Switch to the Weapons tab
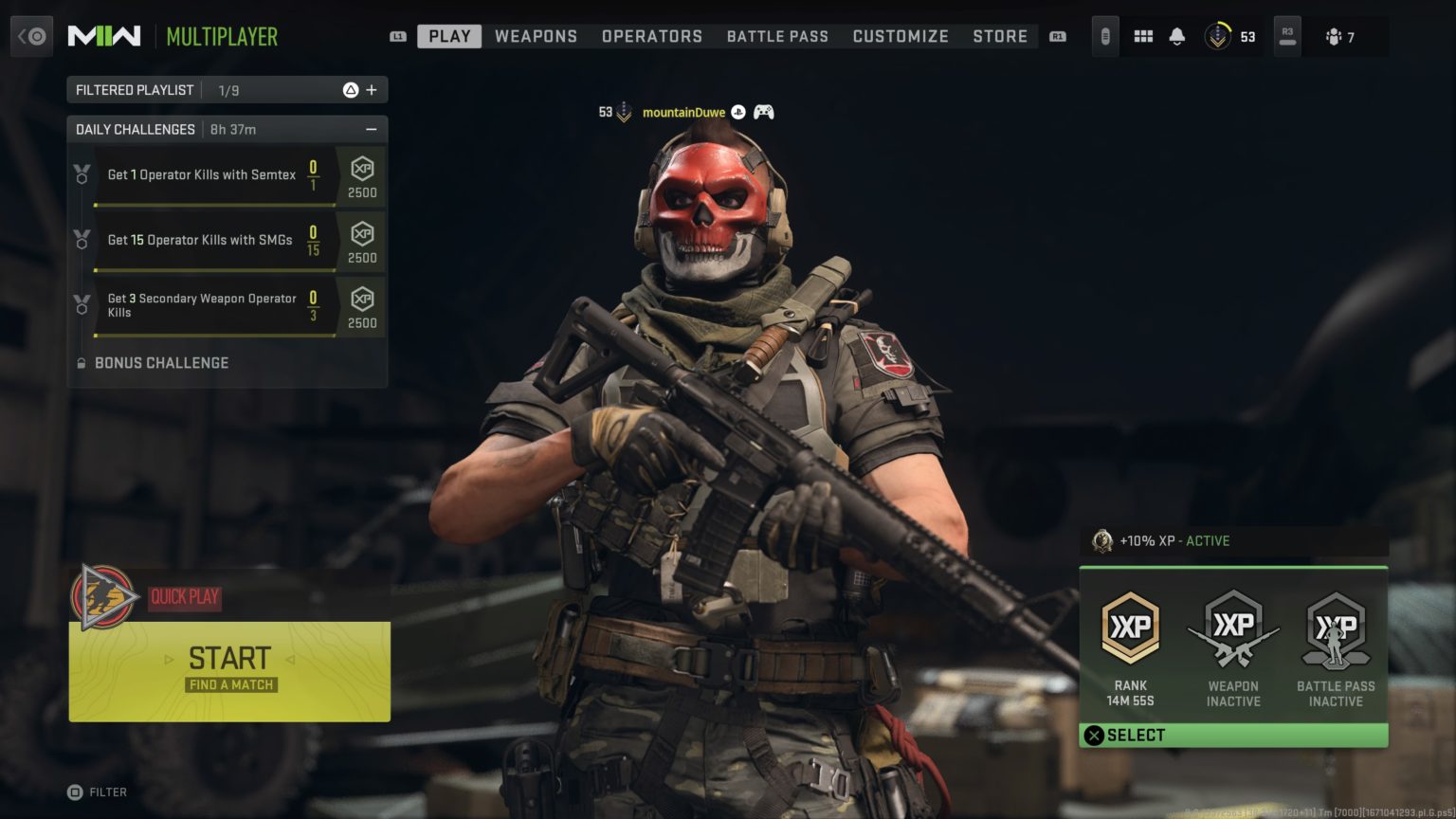The width and height of the screenshot is (1456, 819). click(536, 36)
